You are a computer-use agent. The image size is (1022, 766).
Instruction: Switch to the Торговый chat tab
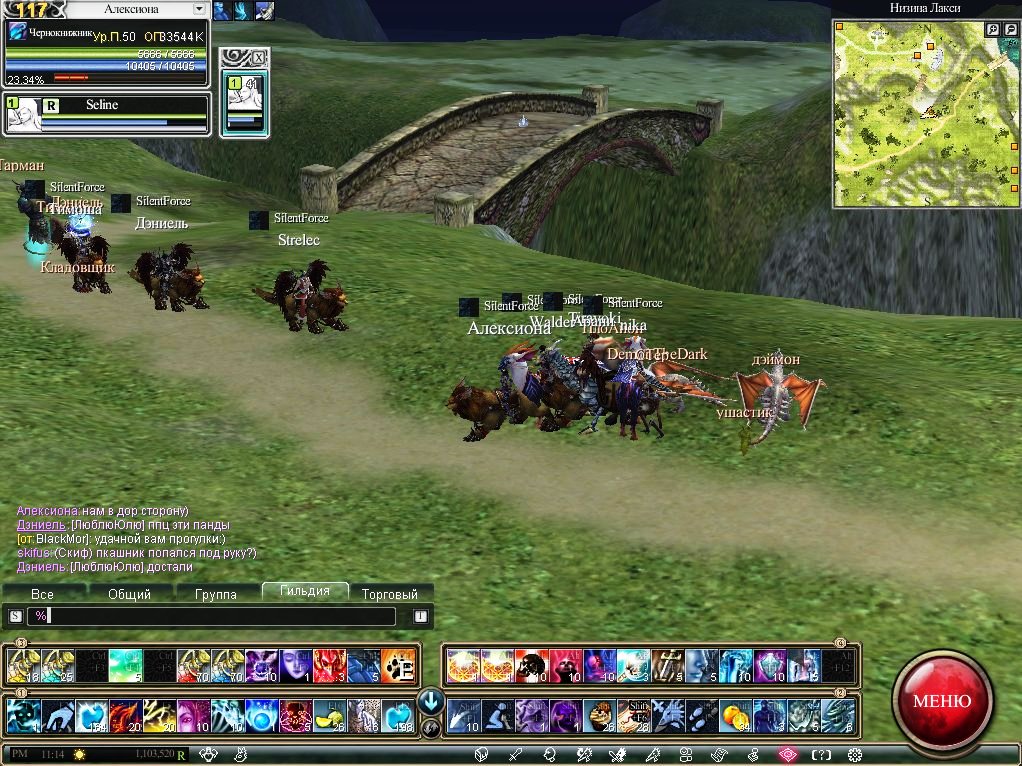pyautogui.click(x=389, y=593)
